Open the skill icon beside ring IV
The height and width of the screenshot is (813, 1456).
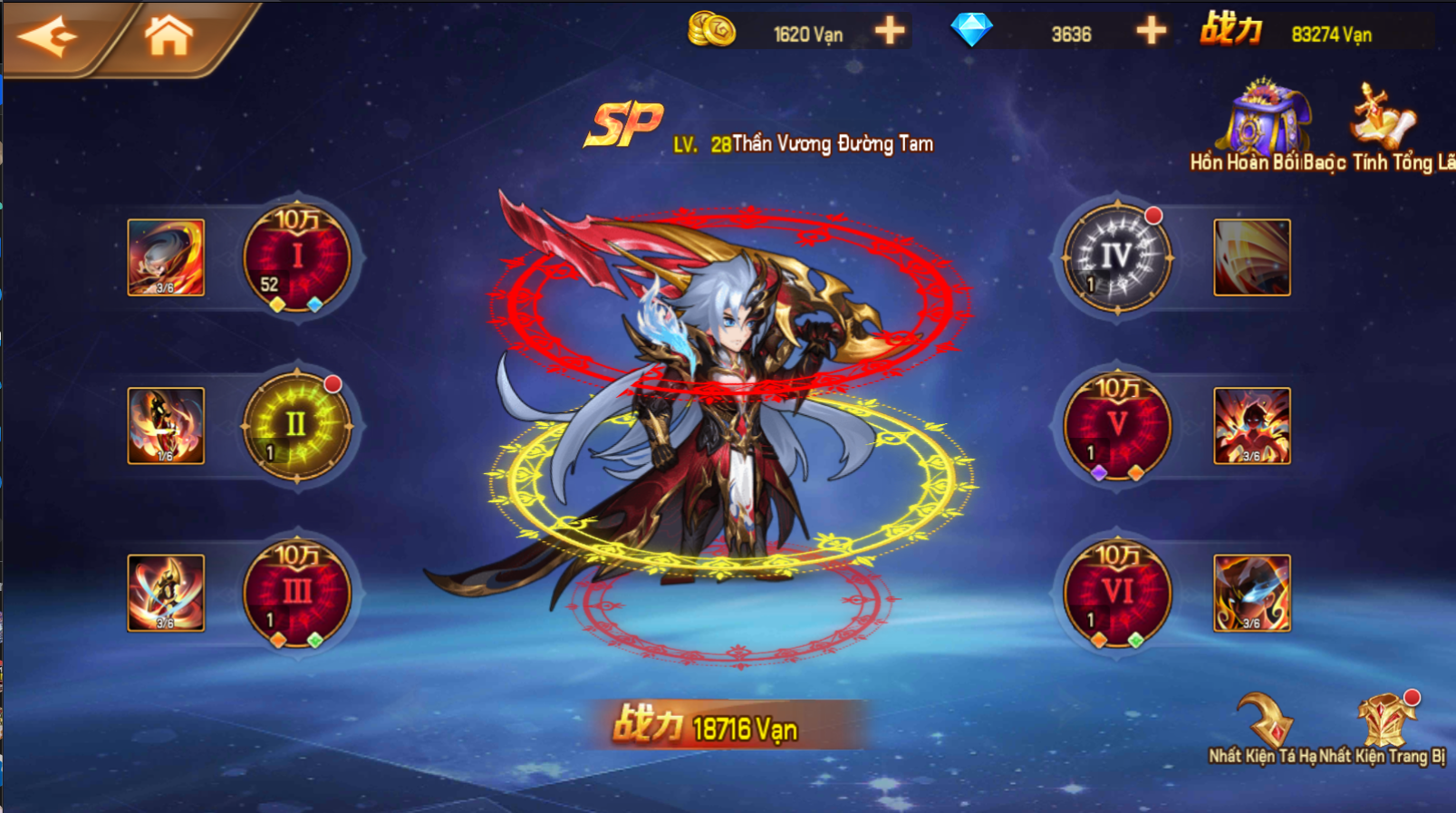[x=1251, y=257]
